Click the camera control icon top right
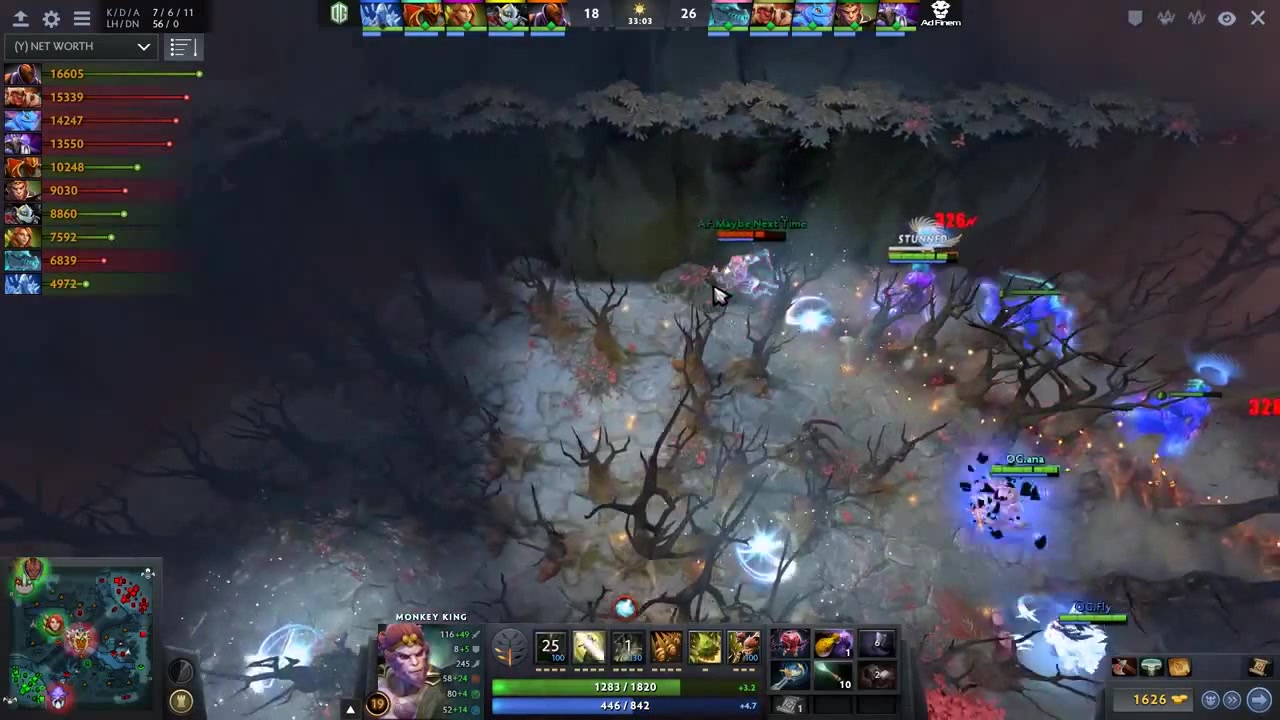This screenshot has width=1280, height=720. (1227, 18)
